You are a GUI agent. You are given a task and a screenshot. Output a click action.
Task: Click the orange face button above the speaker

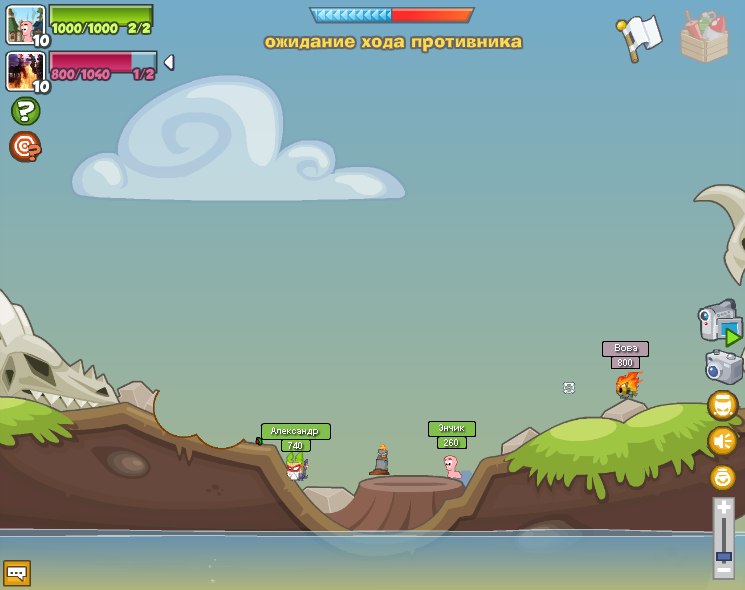coord(722,405)
